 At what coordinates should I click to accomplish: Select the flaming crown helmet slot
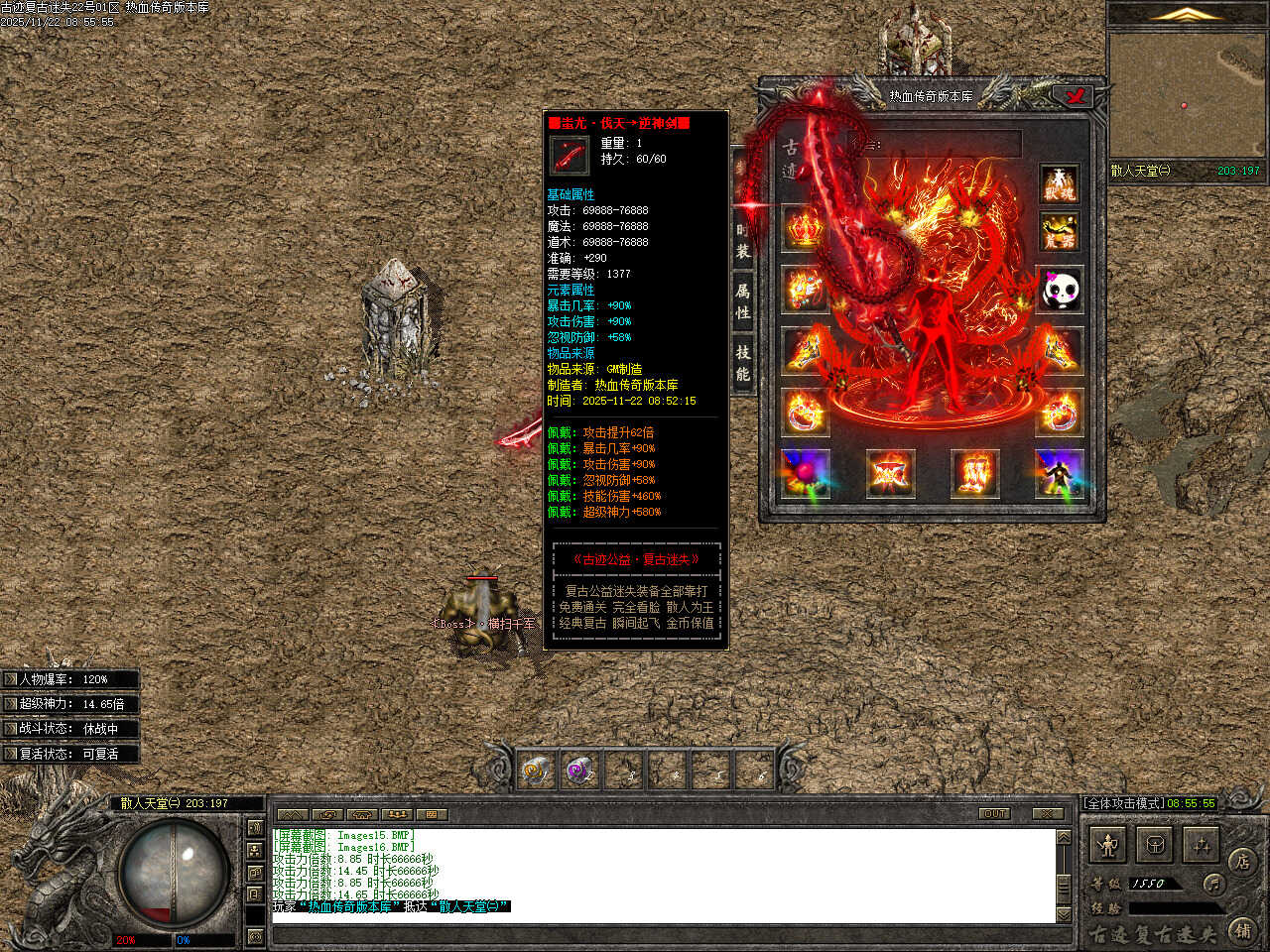(805, 228)
